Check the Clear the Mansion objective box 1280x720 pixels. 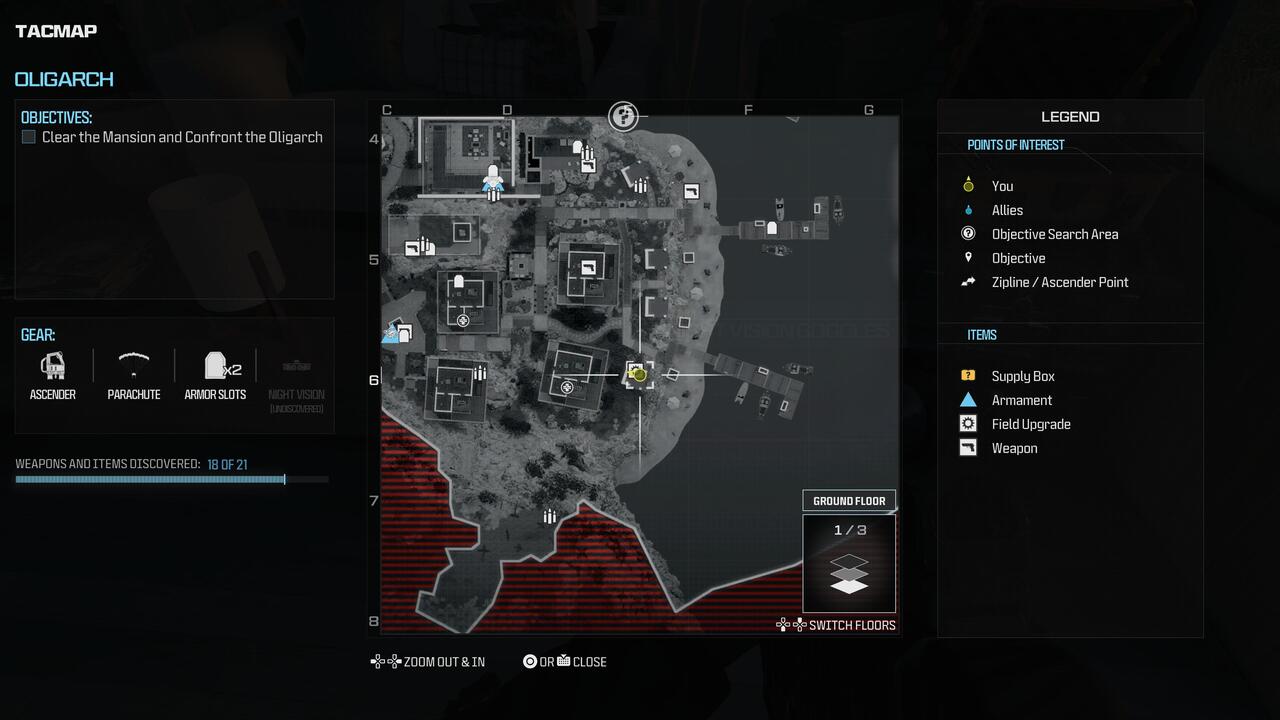click(x=29, y=136)
